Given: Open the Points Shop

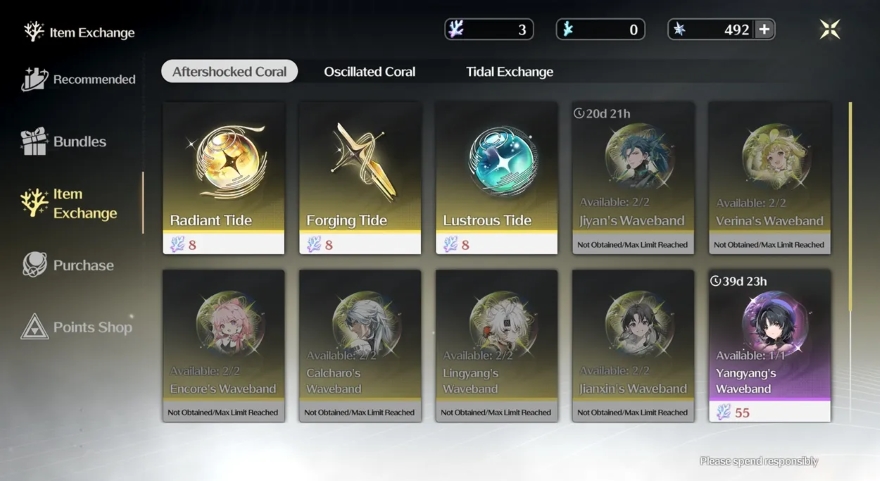Looking at the screenshot, I should click(78, 327).
